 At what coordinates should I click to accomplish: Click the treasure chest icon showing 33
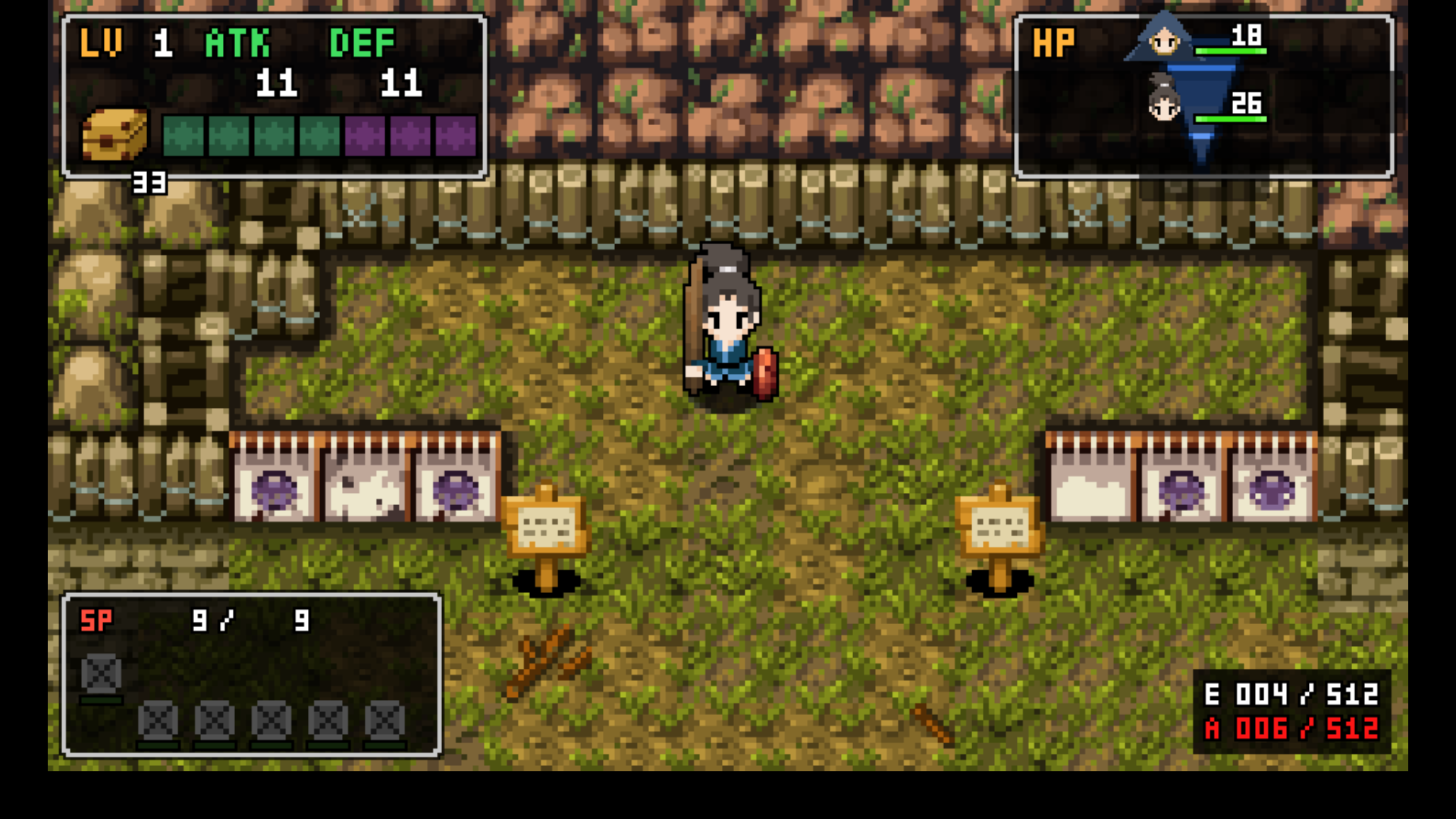click(115, 136)
